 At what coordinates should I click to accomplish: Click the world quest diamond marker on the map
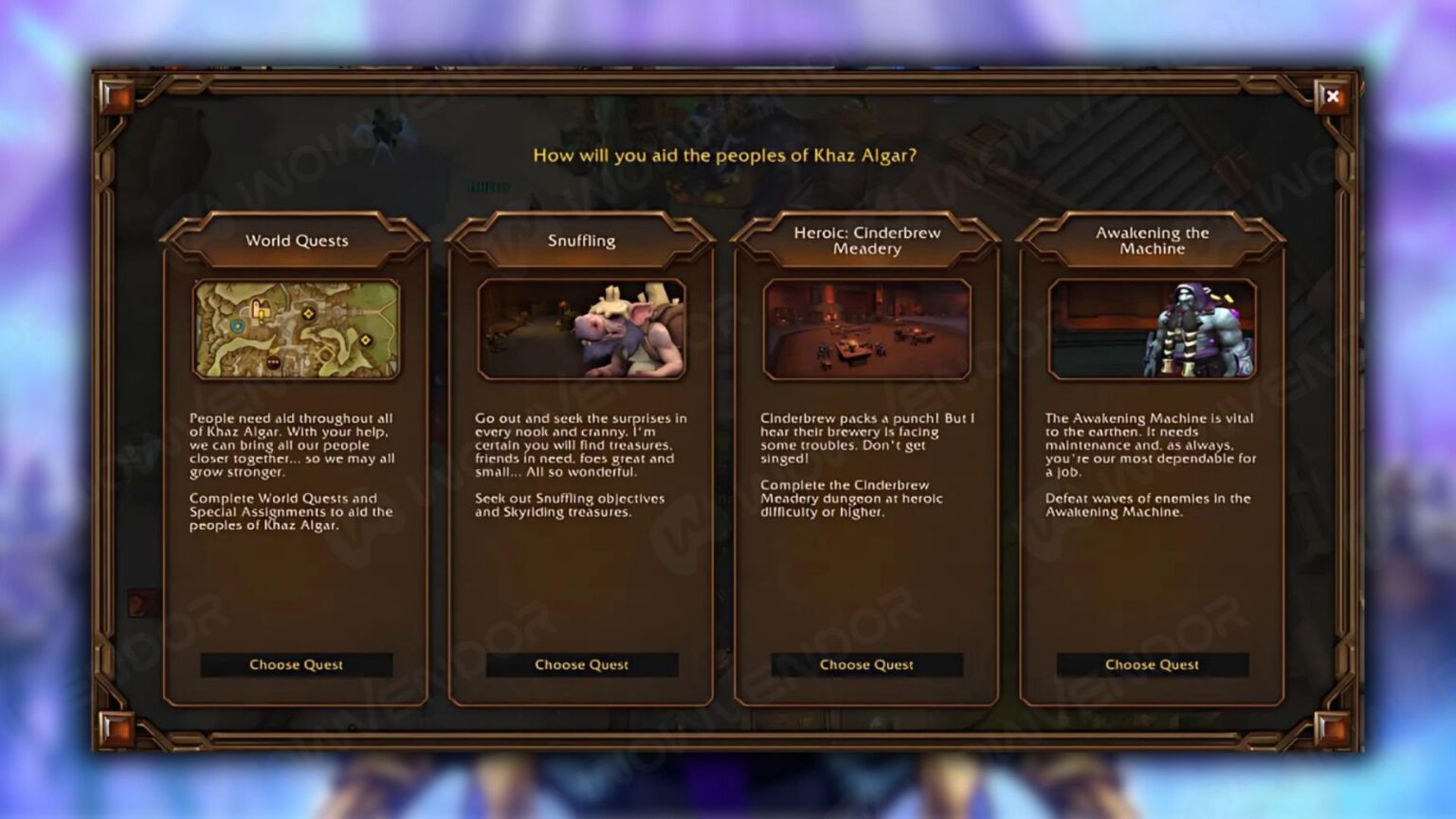308,313
